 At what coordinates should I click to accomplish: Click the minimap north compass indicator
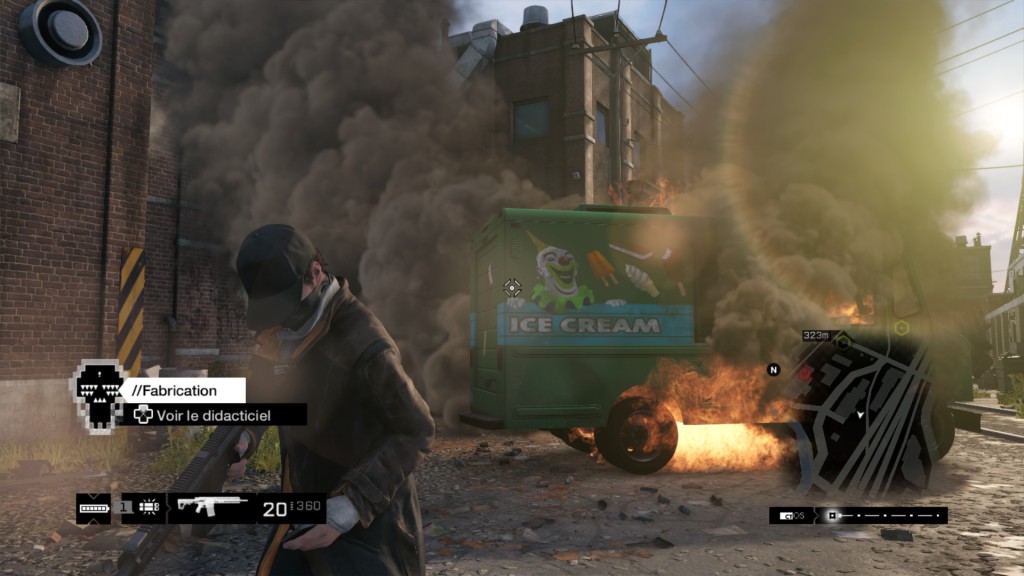pos(772,370)
